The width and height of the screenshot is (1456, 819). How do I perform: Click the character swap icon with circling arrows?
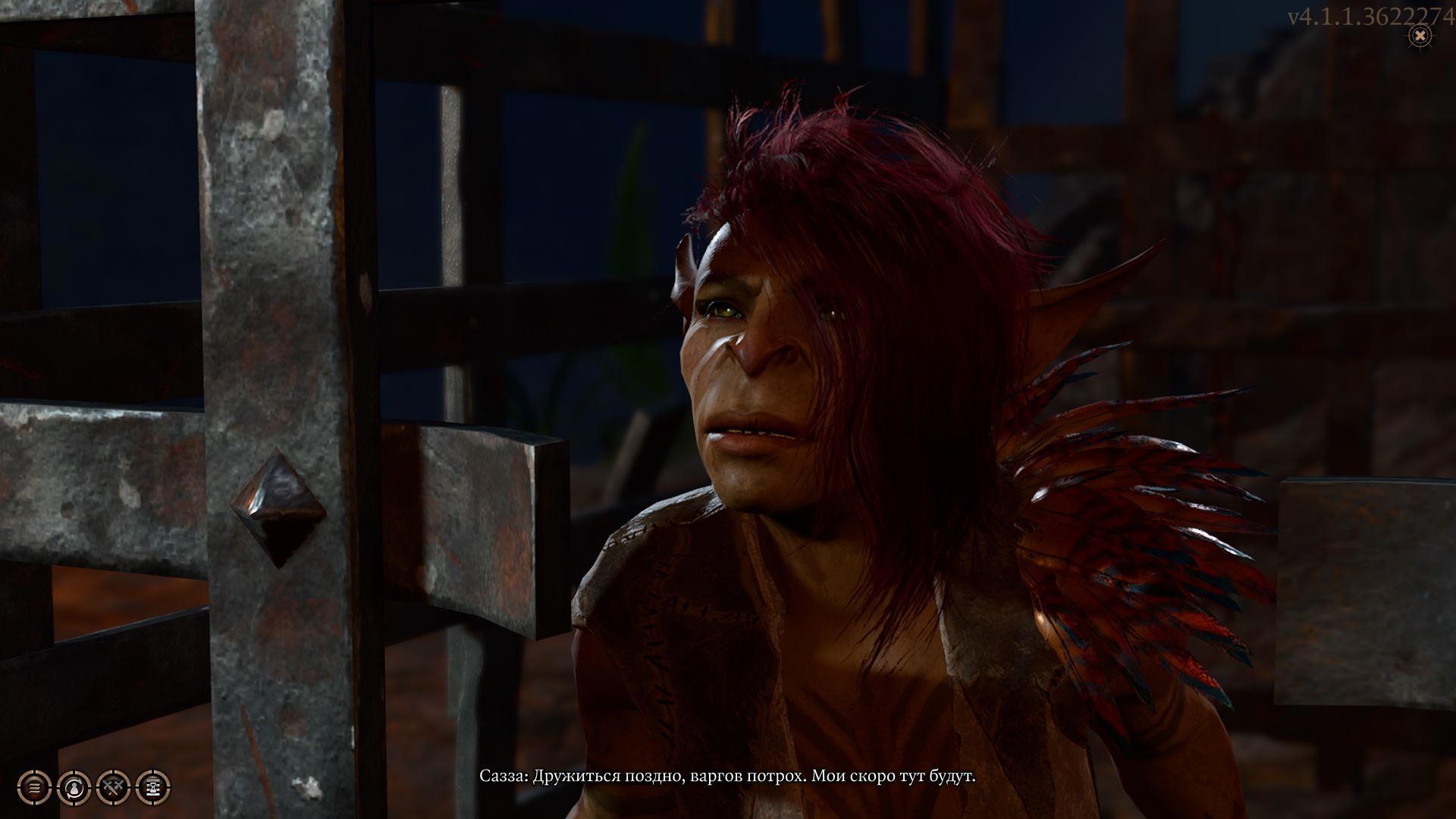[74, 787]
